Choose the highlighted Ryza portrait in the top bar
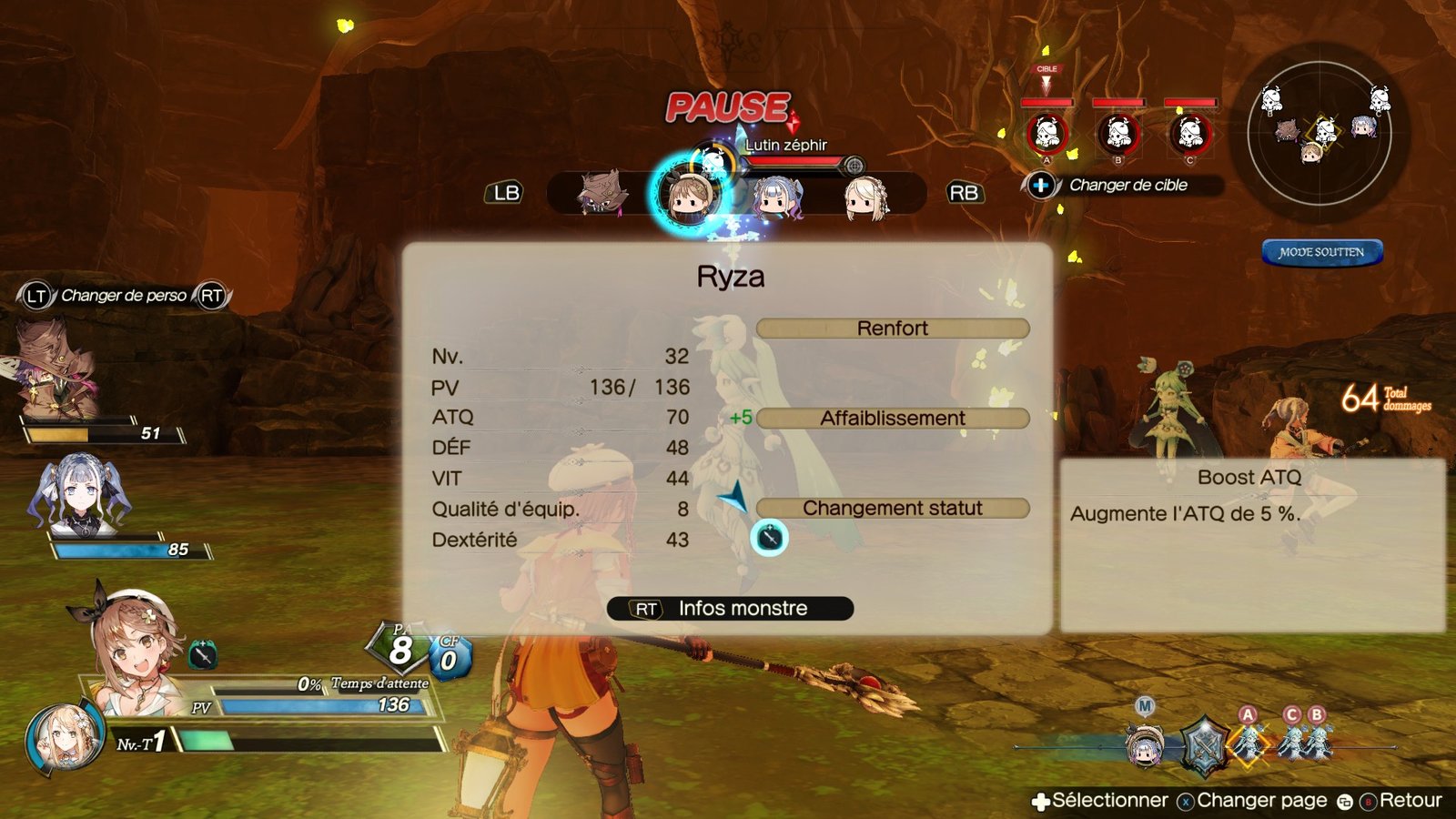Screen dimensions: 1456x819 click(x=690, y=194)
